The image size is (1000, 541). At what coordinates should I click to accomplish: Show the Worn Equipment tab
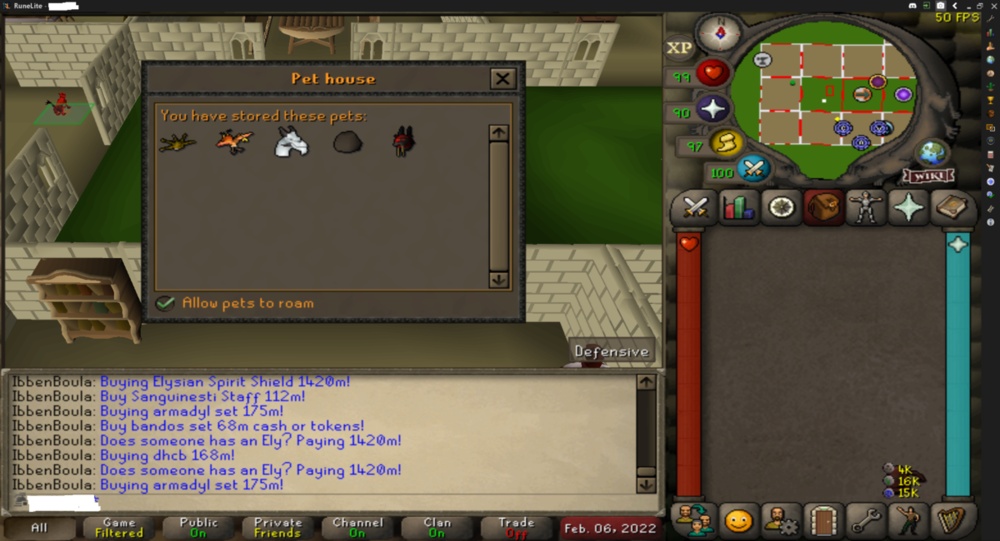click(x=865, y=208)
